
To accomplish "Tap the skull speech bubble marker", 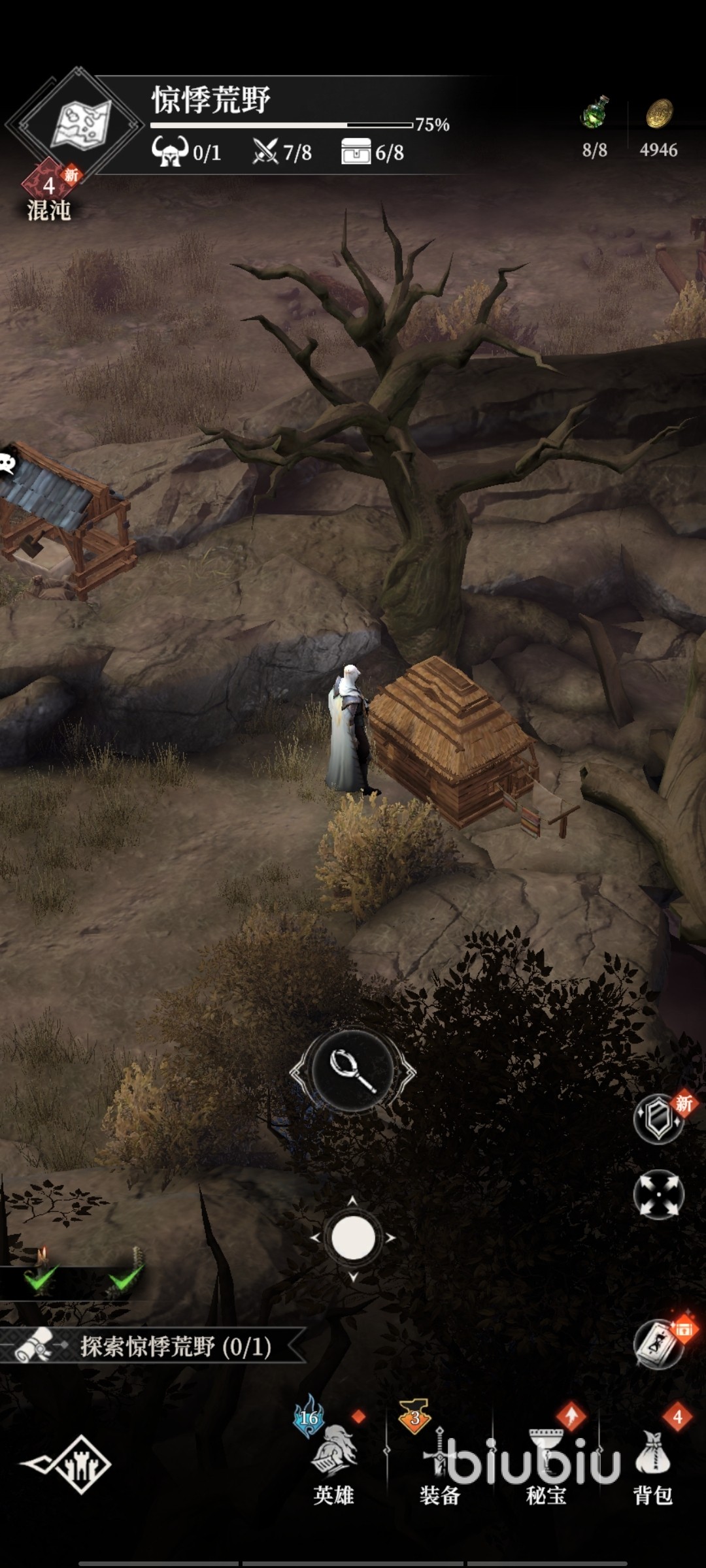I will pos(8,463).
